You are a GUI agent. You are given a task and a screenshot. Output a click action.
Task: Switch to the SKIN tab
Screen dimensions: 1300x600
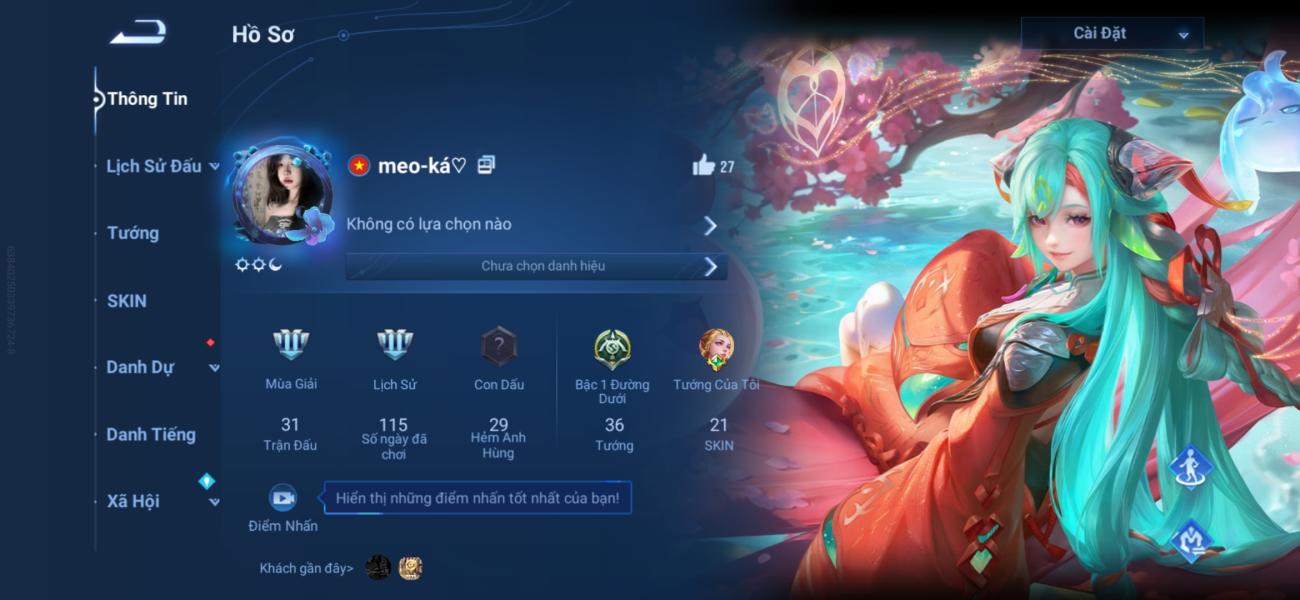click(x=127, y=300)
